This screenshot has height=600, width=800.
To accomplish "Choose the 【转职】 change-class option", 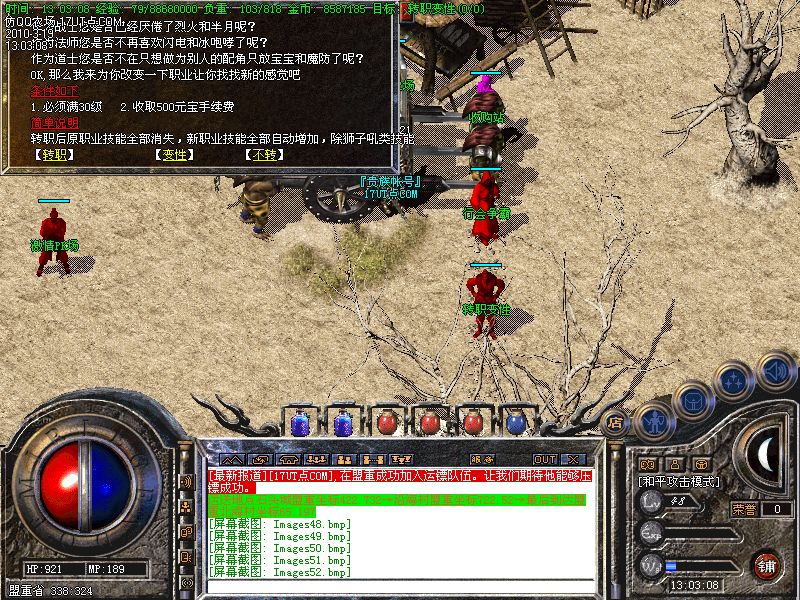I will click(53, 155).
